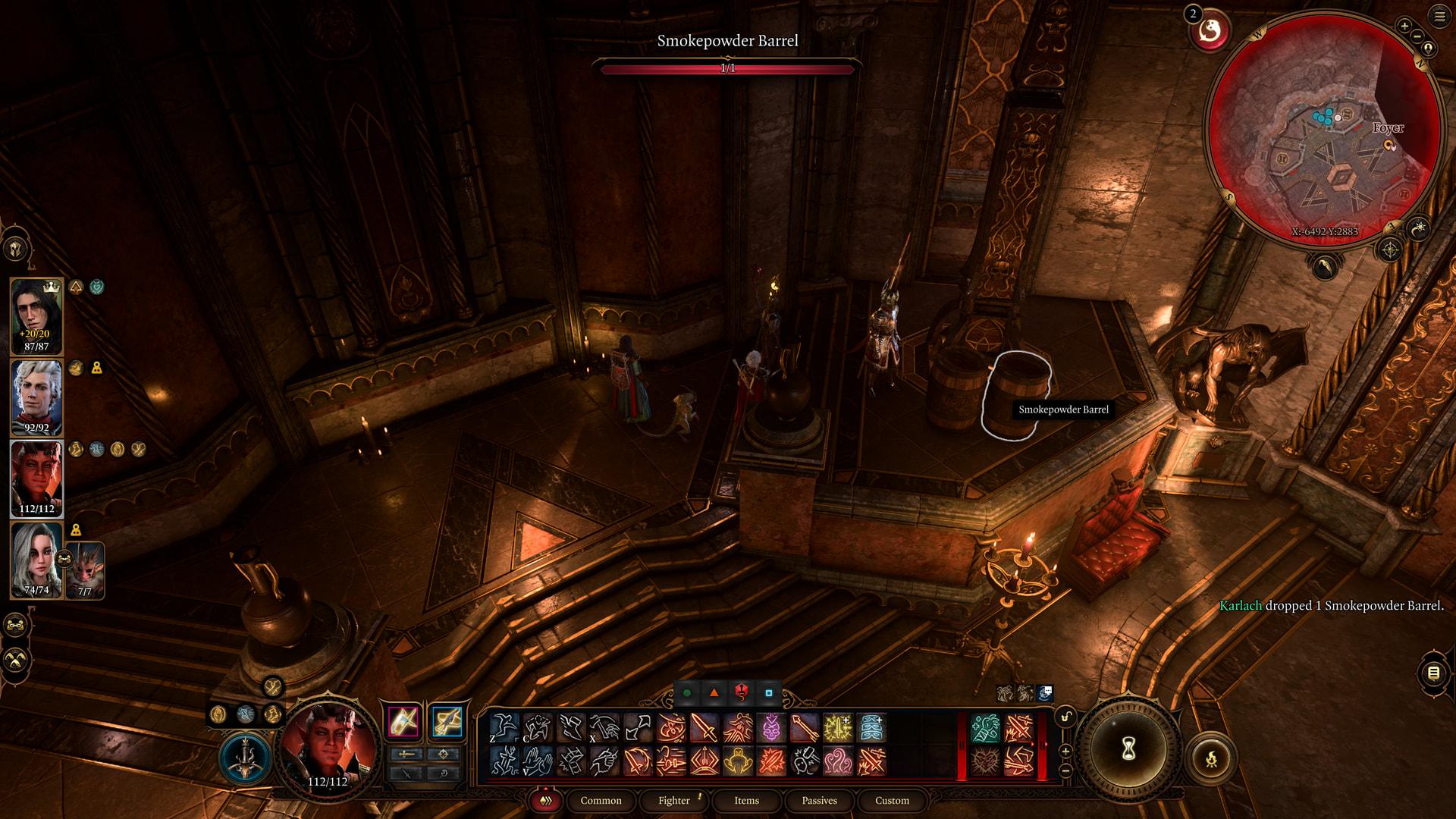Open the minimap showing the Foyer

coord(1324,129)
